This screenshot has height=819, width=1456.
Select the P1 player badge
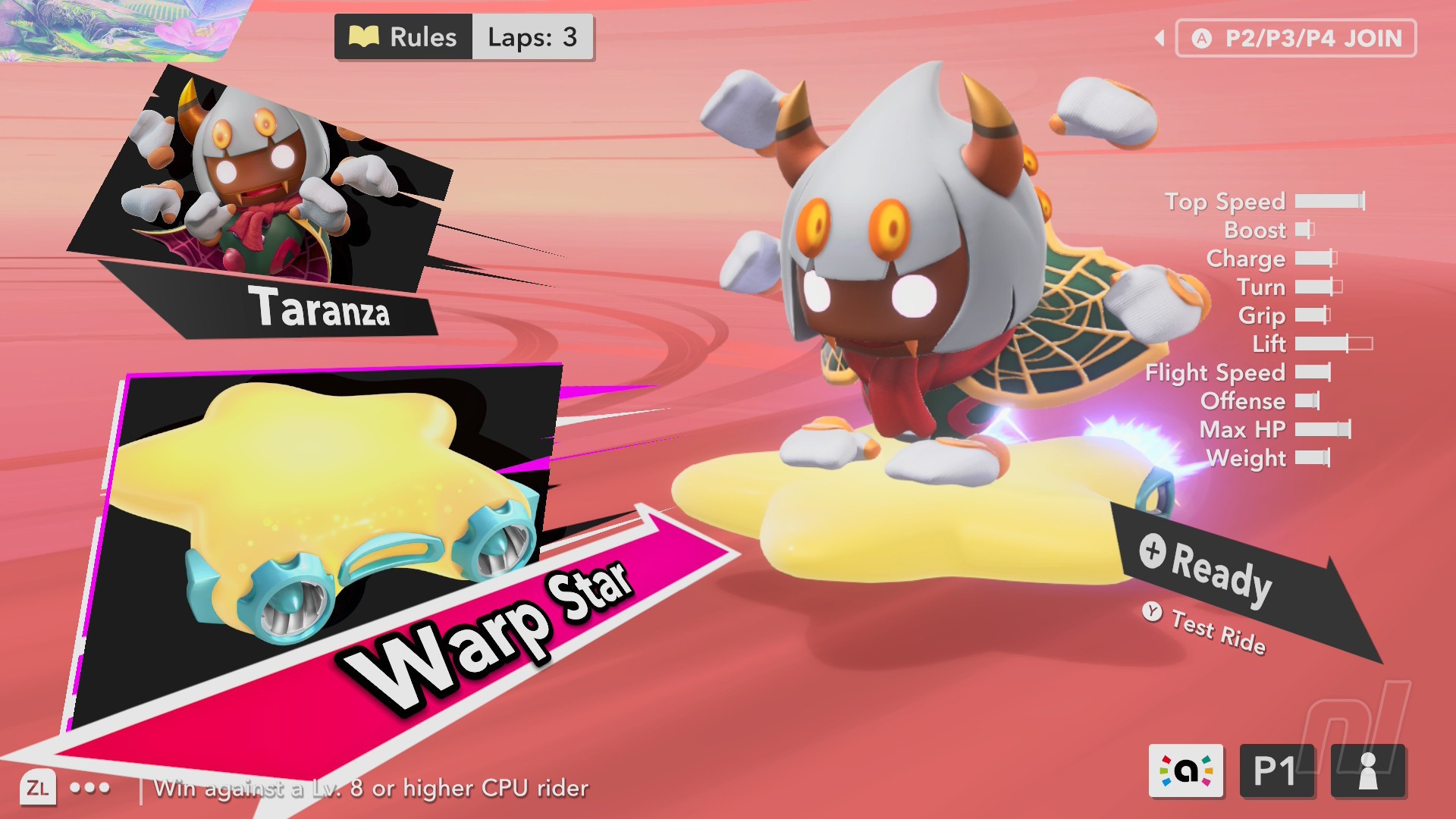pyautogui.click(x=1276, y=770)
